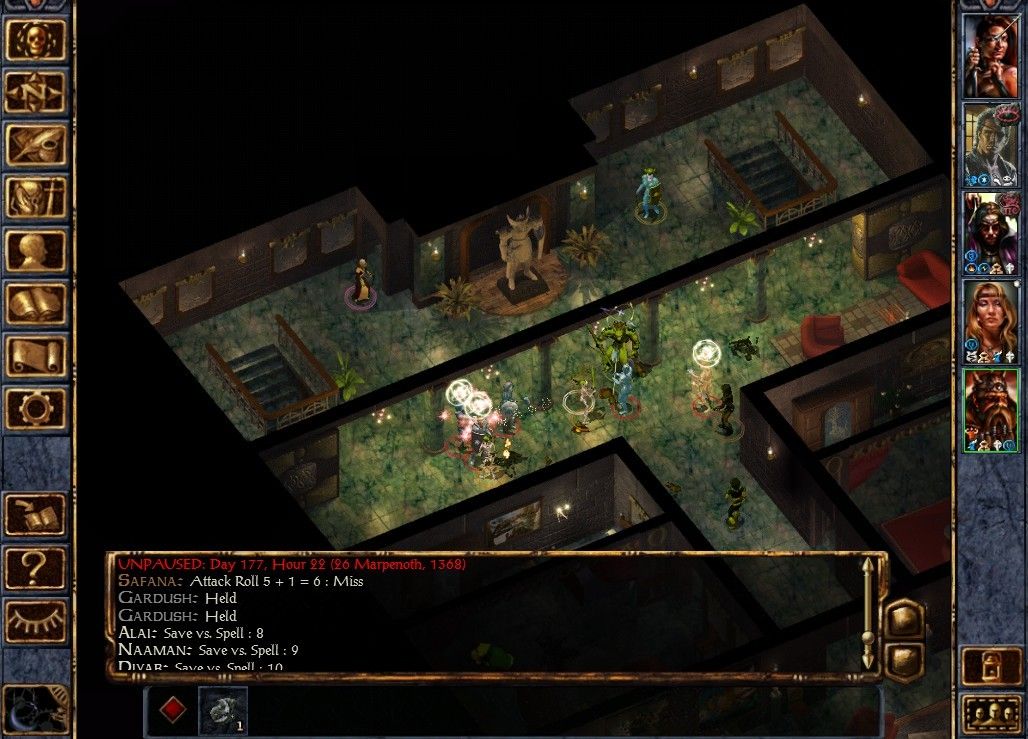This screenshot has width=1028, height=739.
Task: Show the character record with the bust icon
Action: (36, 251)
